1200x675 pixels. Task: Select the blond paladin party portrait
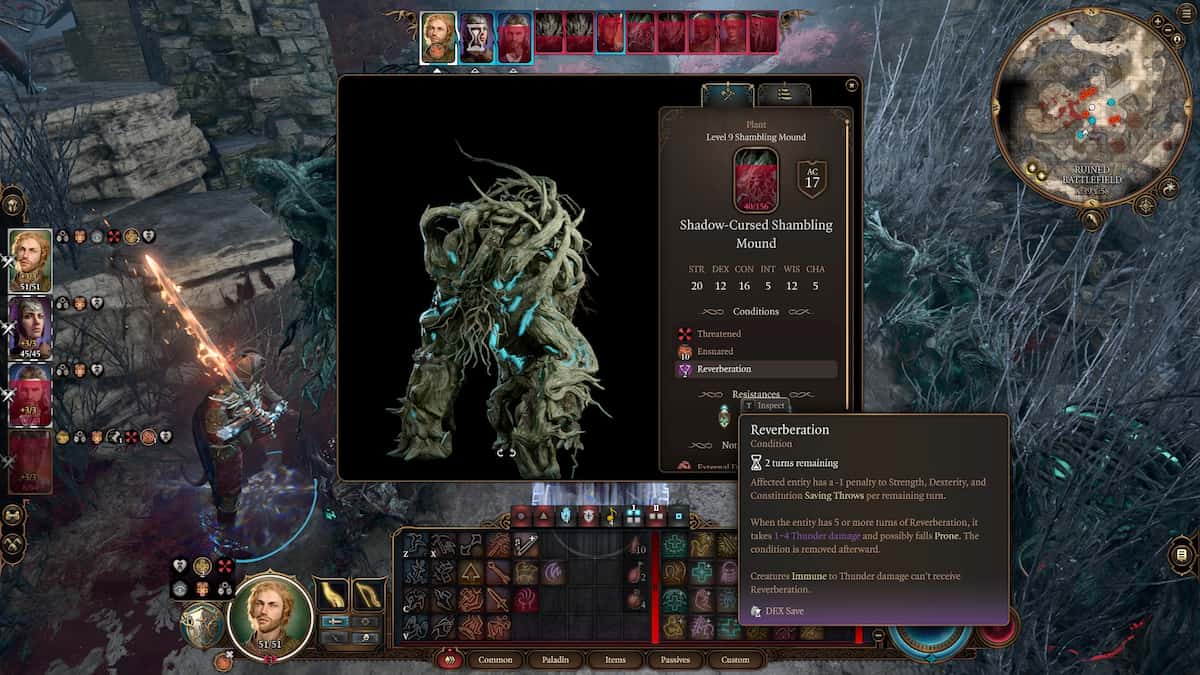[x=30, y=260]
